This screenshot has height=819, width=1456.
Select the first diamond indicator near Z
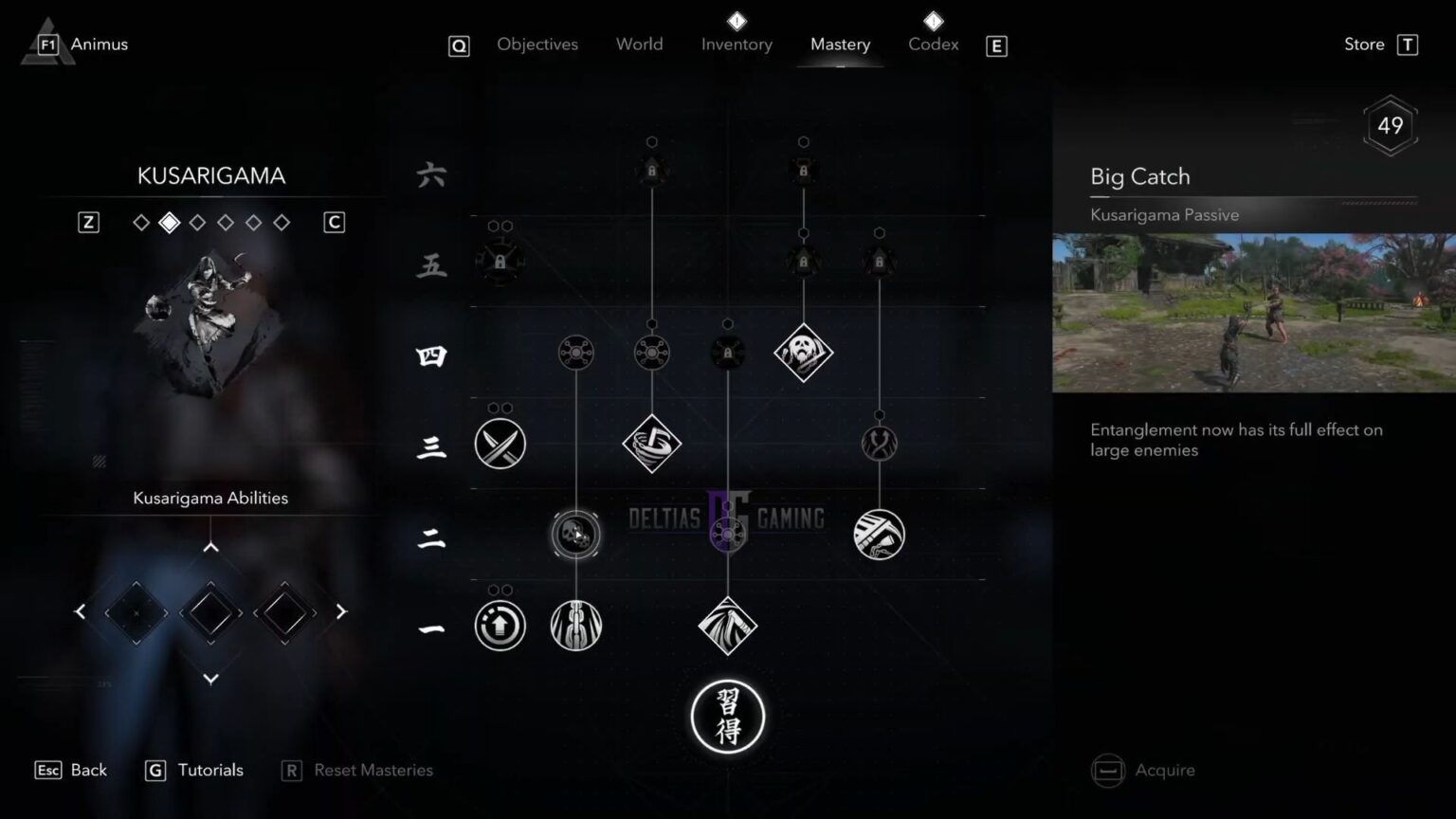(x=141, y=222)
